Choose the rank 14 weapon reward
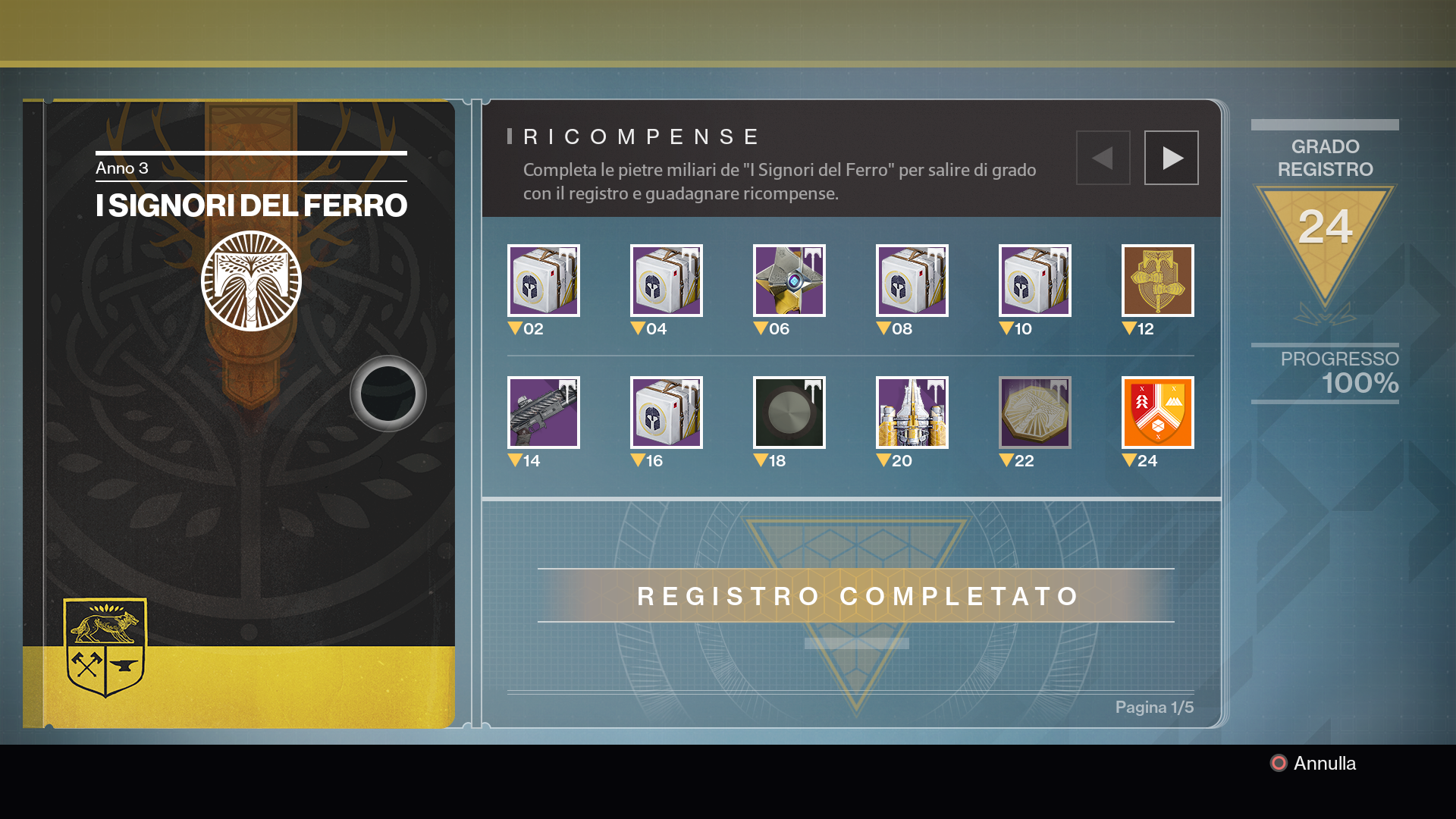 click(544, 413)
